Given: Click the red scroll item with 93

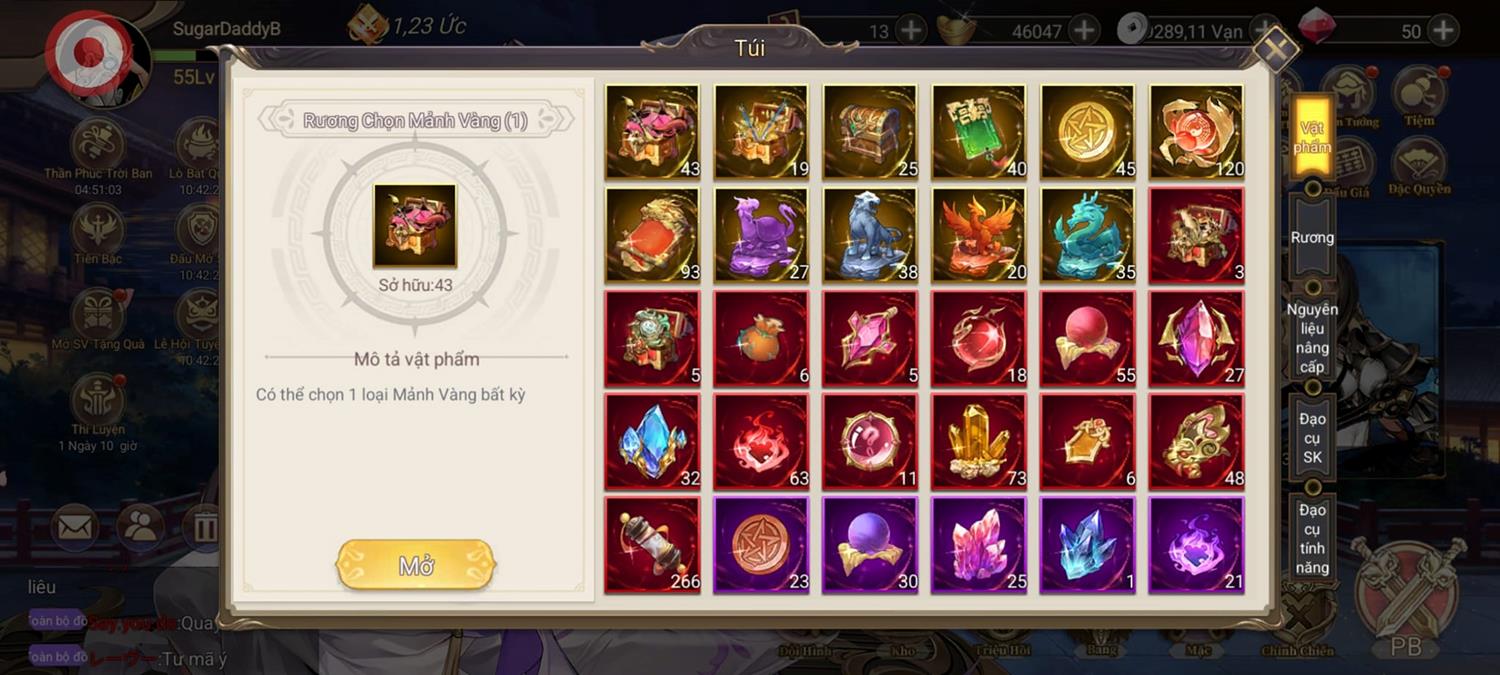Looking at the screenshot, I should tap(652, 235).
